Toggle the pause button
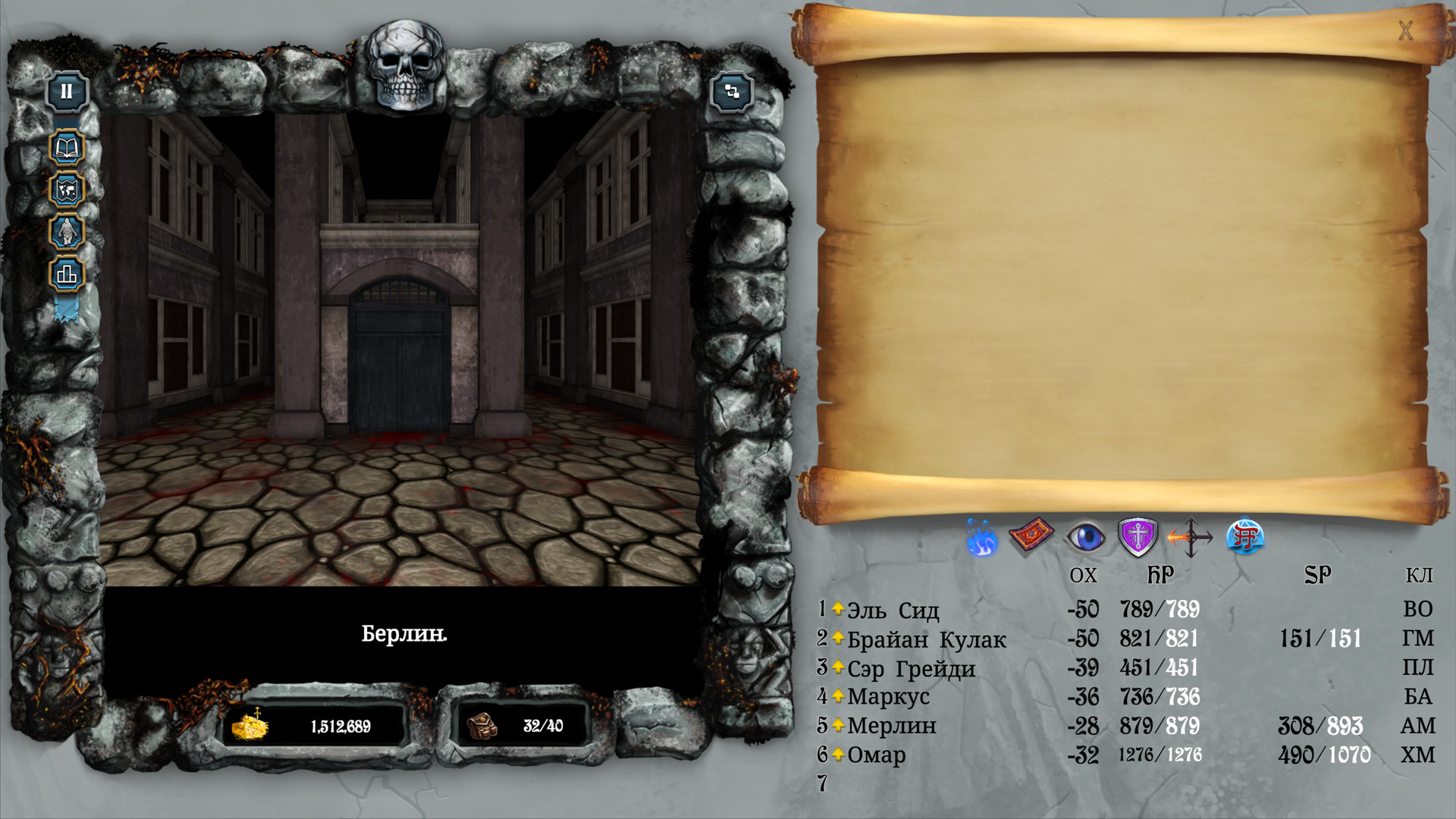 (x=67, y=91)
